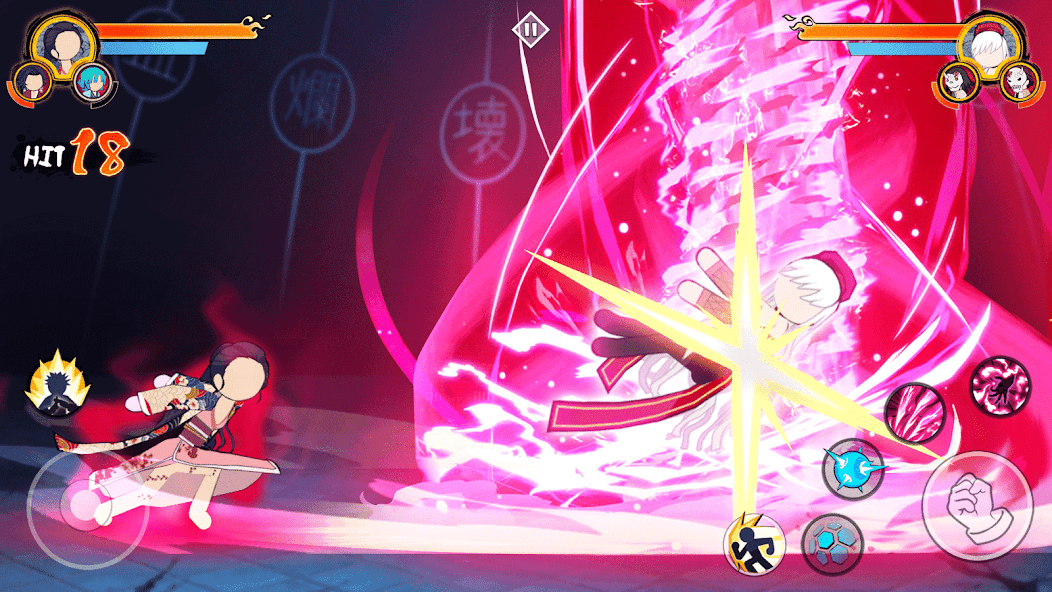Use the running stickman dash button
The image size is (1052, 592).
(x=753, y=543)
